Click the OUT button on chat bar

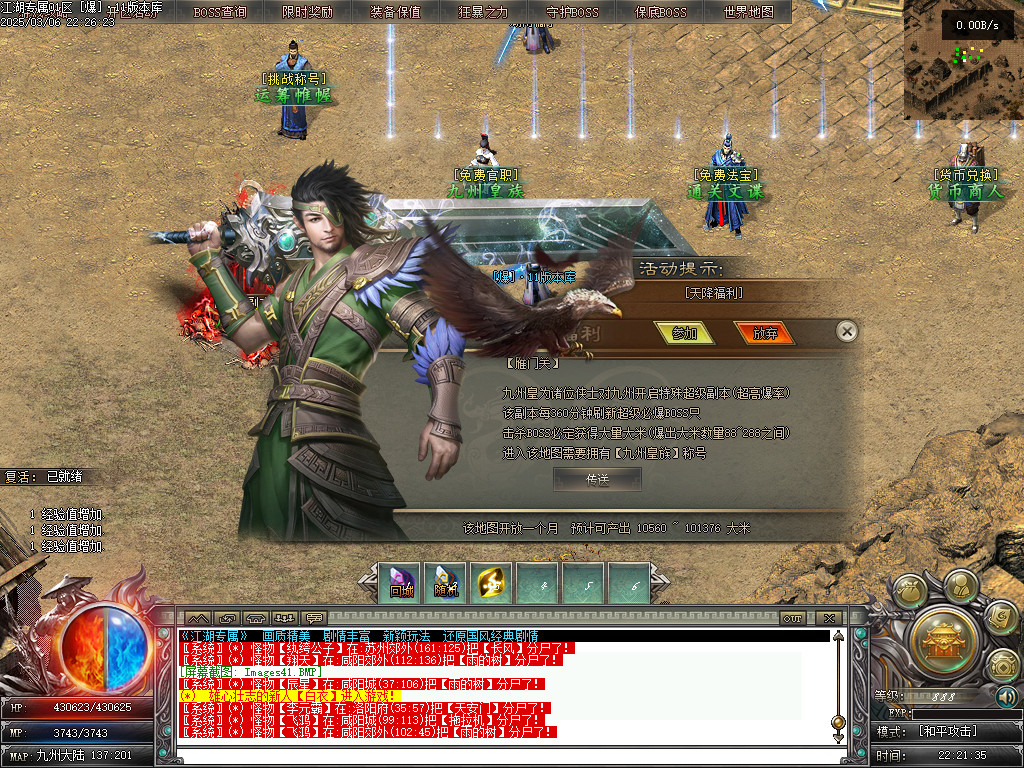792,618
